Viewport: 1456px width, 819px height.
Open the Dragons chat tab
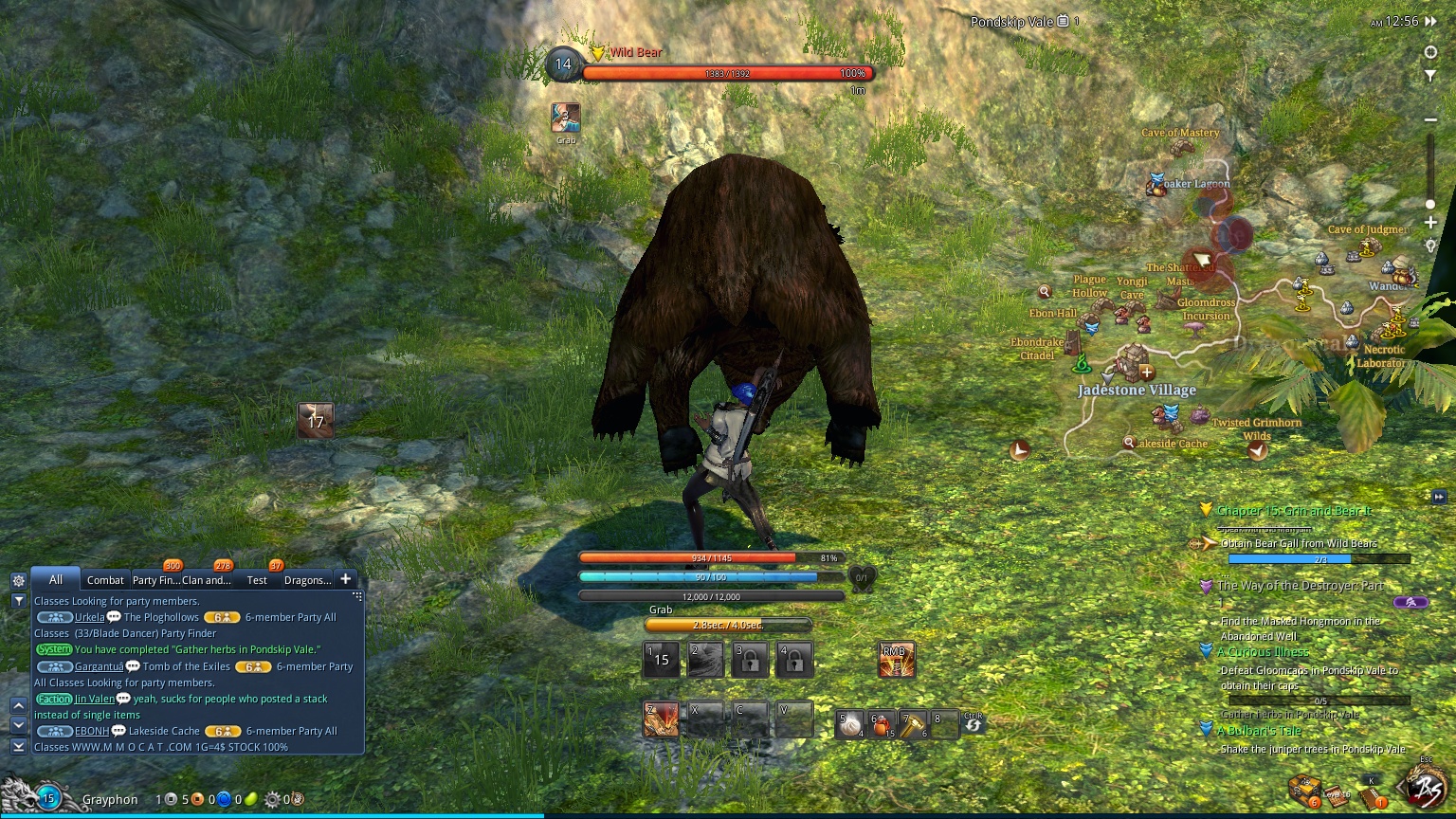[306, 579]
